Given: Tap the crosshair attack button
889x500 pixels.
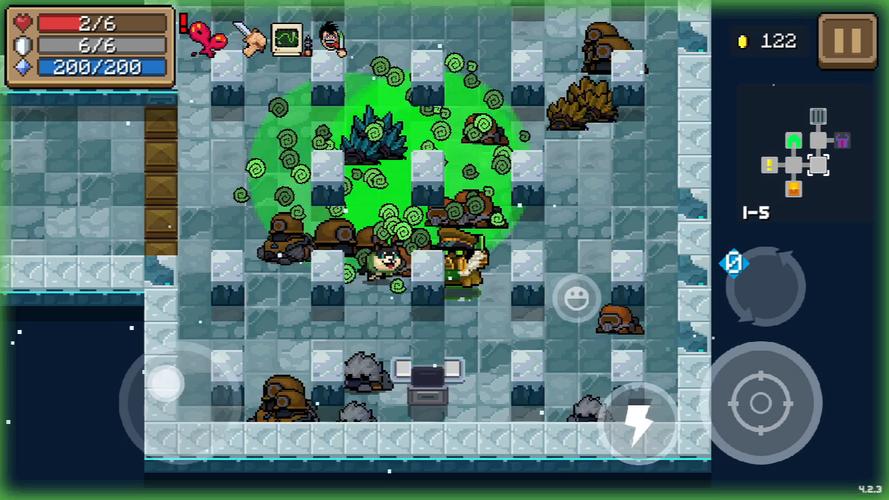Looking at the screenshot, I should coord(760,402).
